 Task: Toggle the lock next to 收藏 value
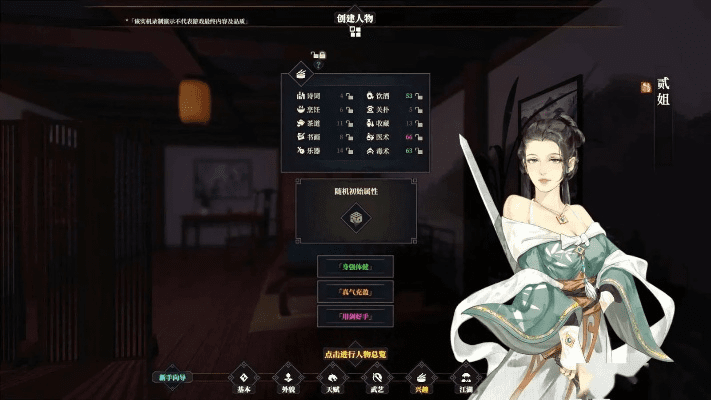pyautogui.click(x=420, y=124)
